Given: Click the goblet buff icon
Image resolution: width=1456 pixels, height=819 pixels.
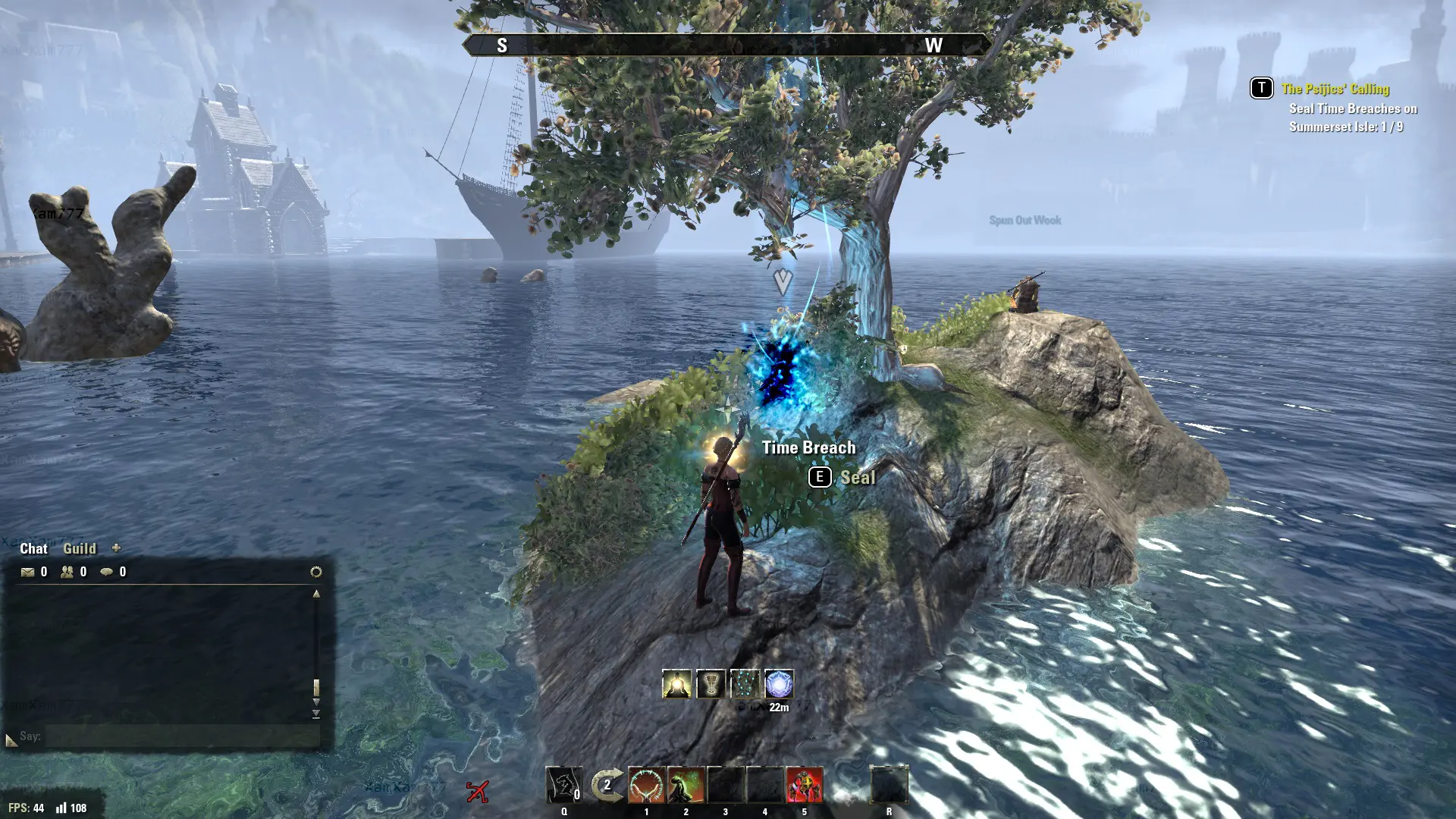Looking at the screenshot, I should [x=711, y=684].
